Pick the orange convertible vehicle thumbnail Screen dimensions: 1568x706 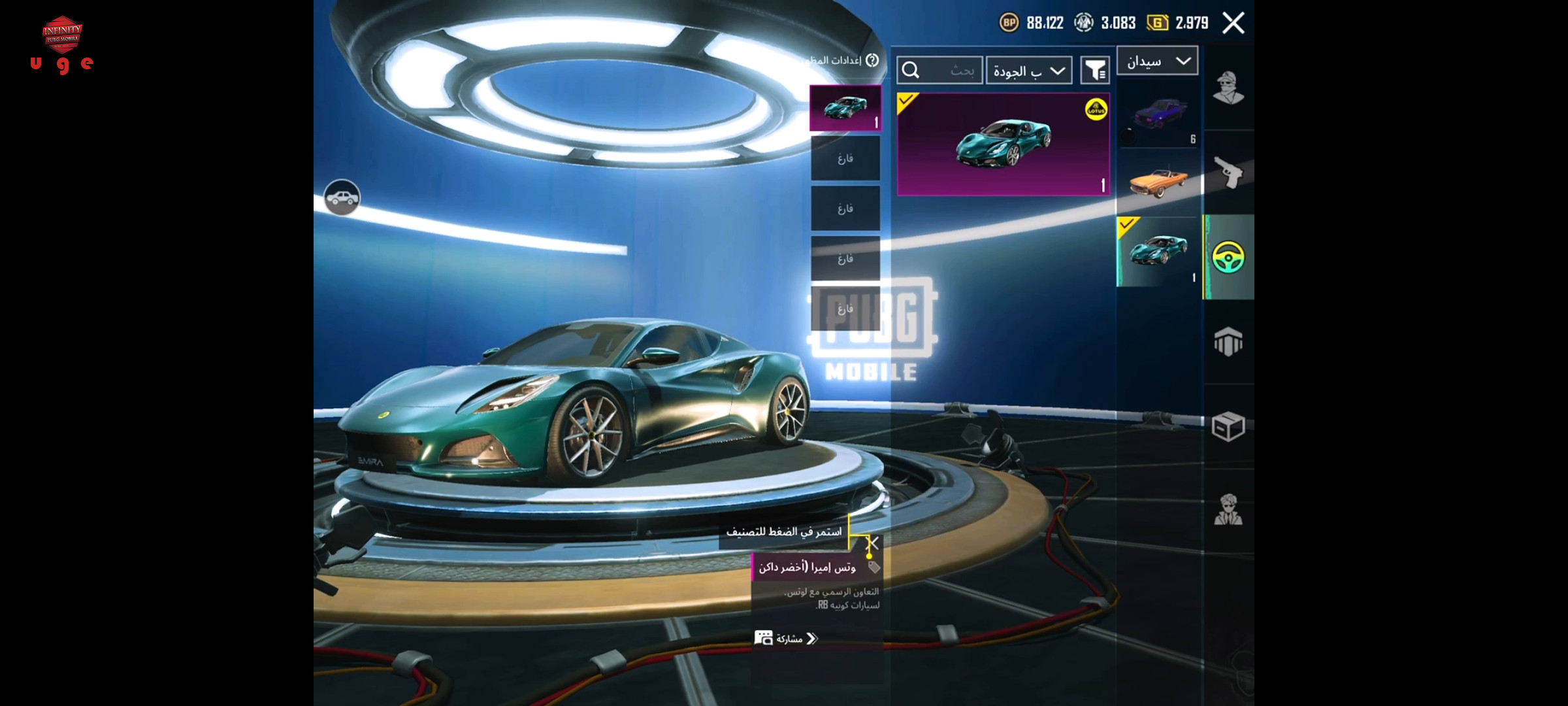pos(1158,181)
